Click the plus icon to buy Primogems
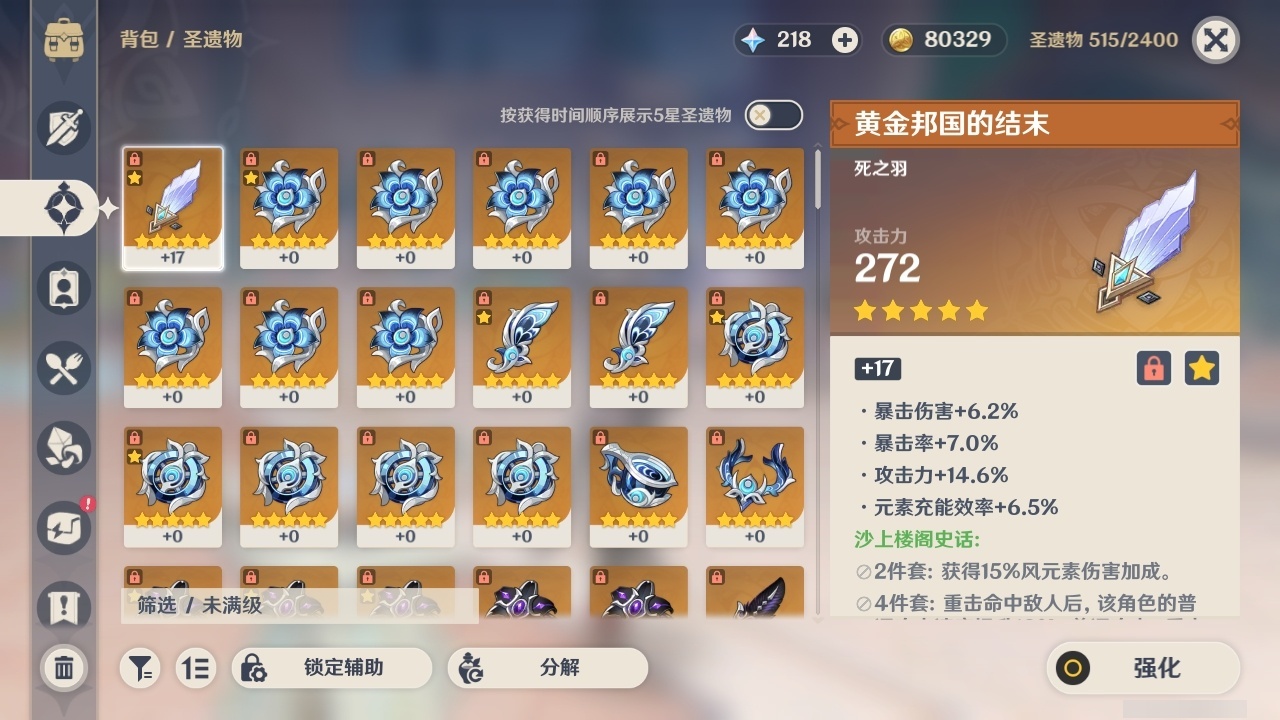The height and width of the screenshot is (720, 1280). click(x=845, y=40)
